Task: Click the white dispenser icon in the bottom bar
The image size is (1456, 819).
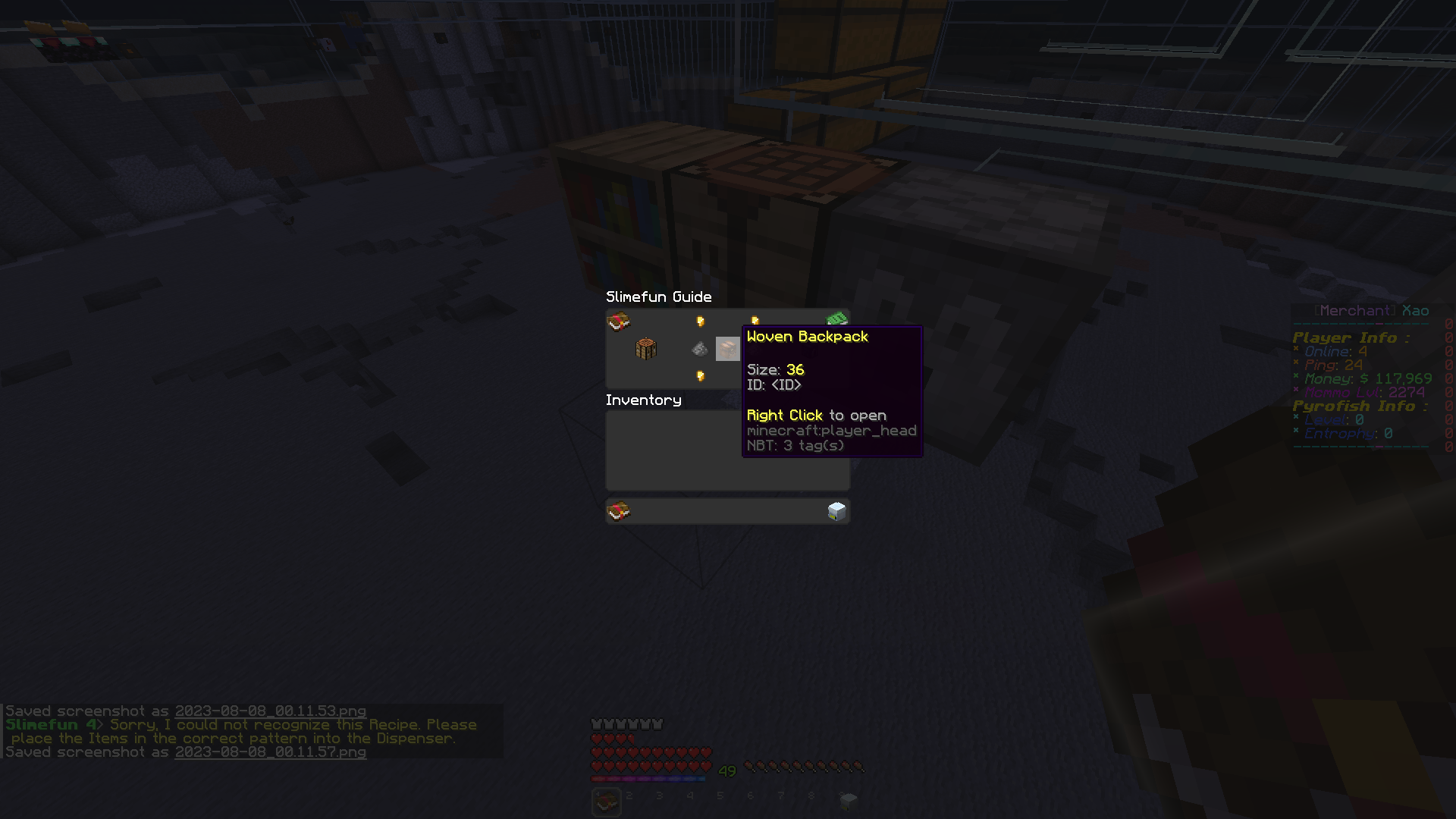Action: (836, 510)
